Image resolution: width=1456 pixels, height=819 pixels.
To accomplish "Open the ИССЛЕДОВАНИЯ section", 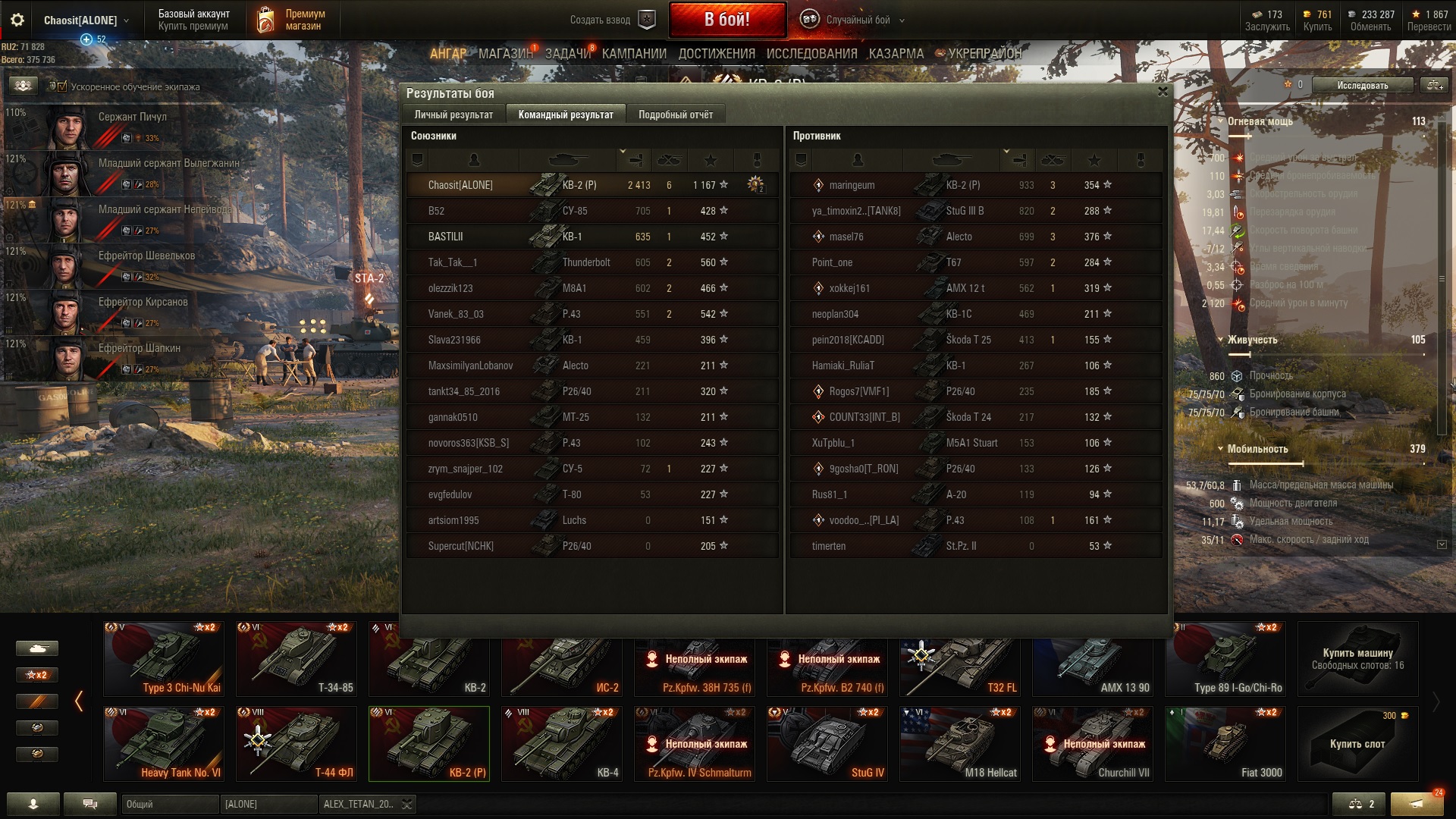I will [x=811, y=54].
